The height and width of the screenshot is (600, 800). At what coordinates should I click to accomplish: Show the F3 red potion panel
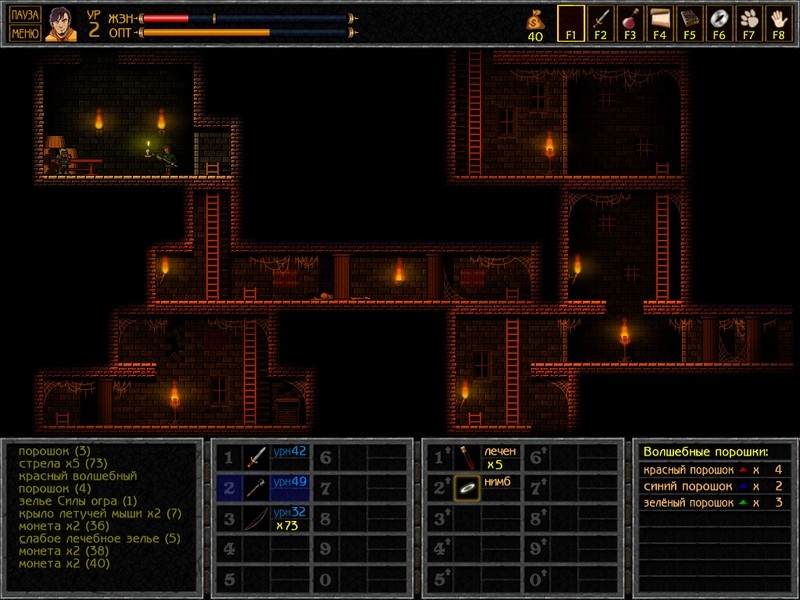tap(630, 21)
